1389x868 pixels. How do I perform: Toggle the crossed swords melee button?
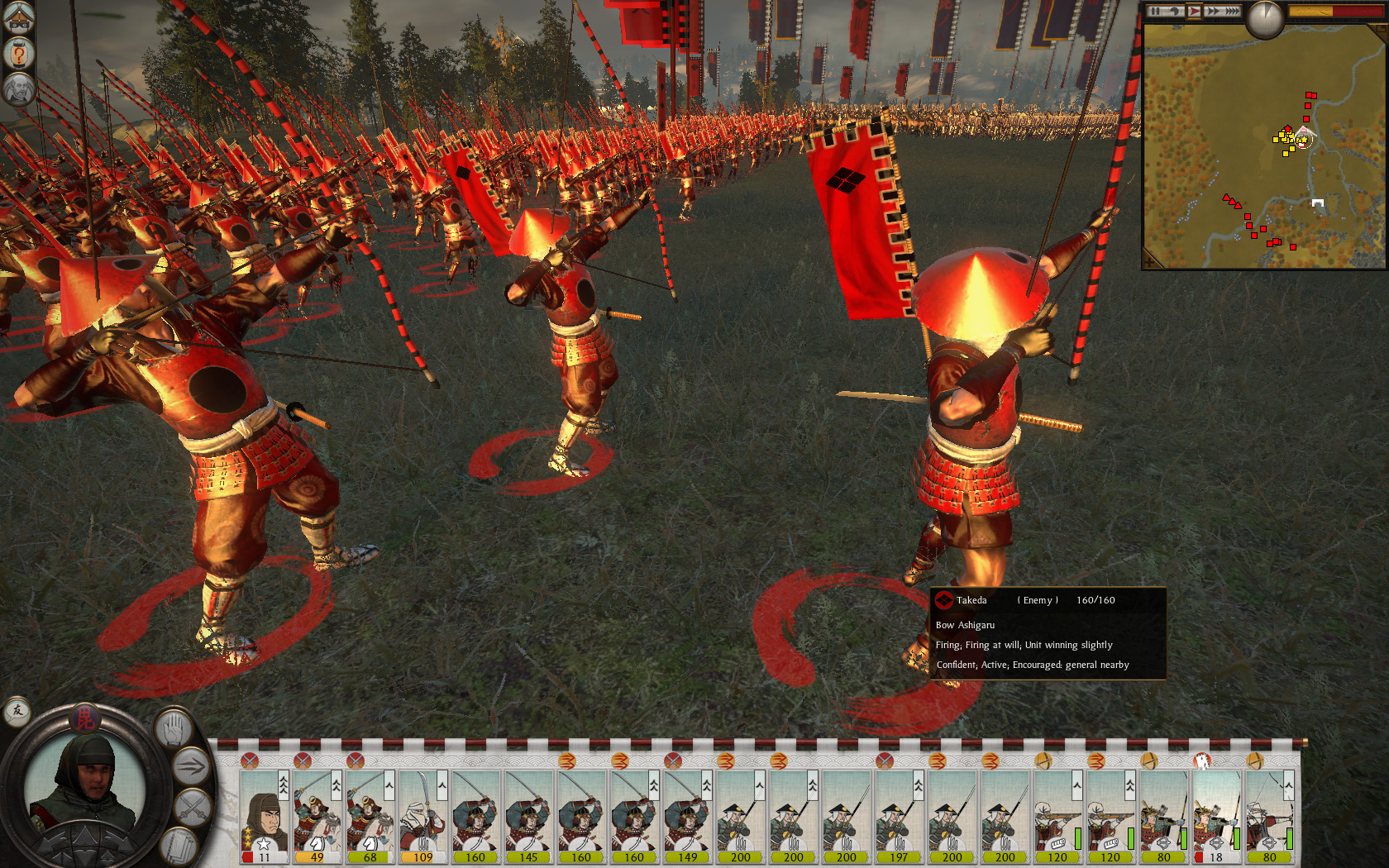(193, 806)
